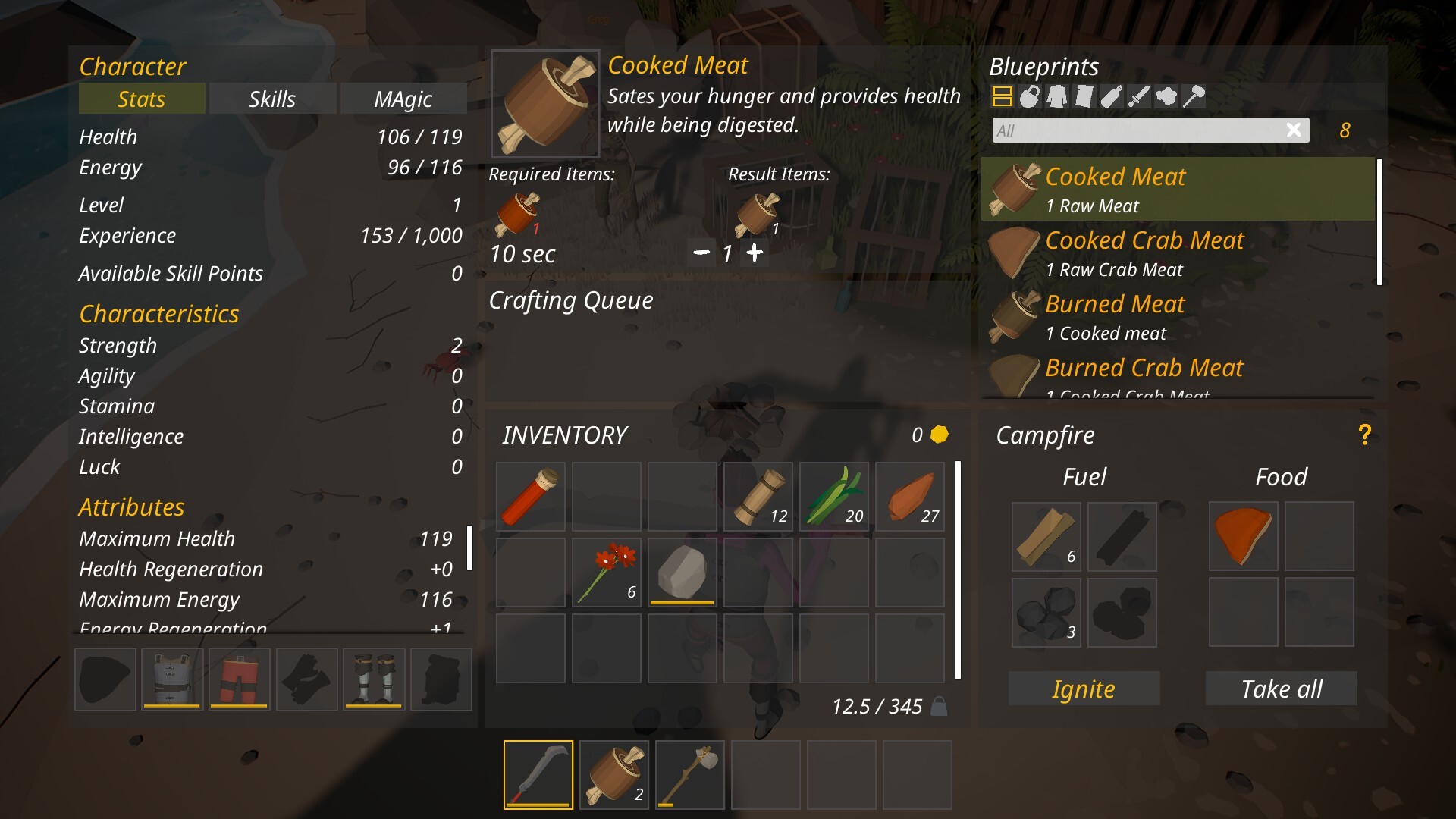Select the bag category filter in Blueprints
This screenshot has height=819, width=1456.
coord(1030,96)
